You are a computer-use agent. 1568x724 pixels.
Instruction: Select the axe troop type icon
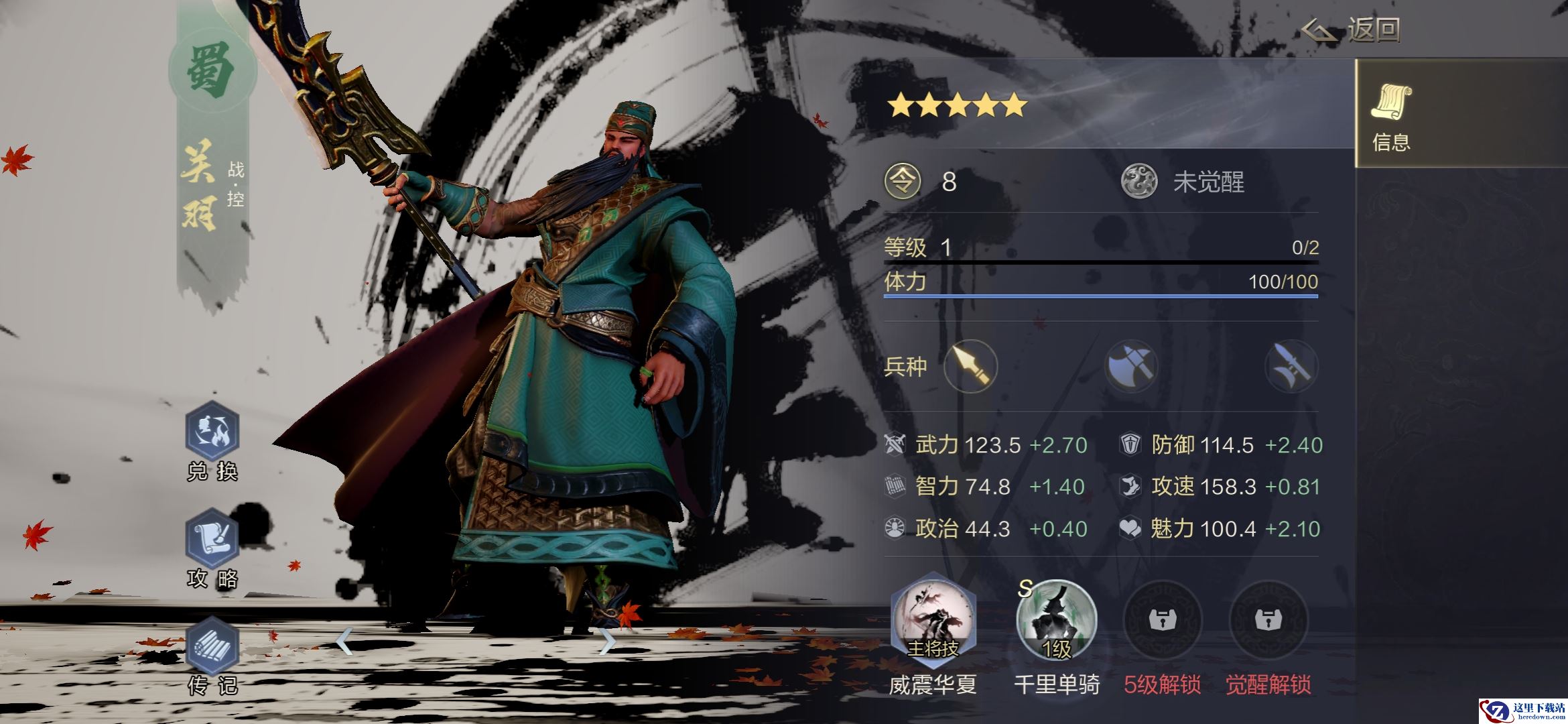(1131, 366)
